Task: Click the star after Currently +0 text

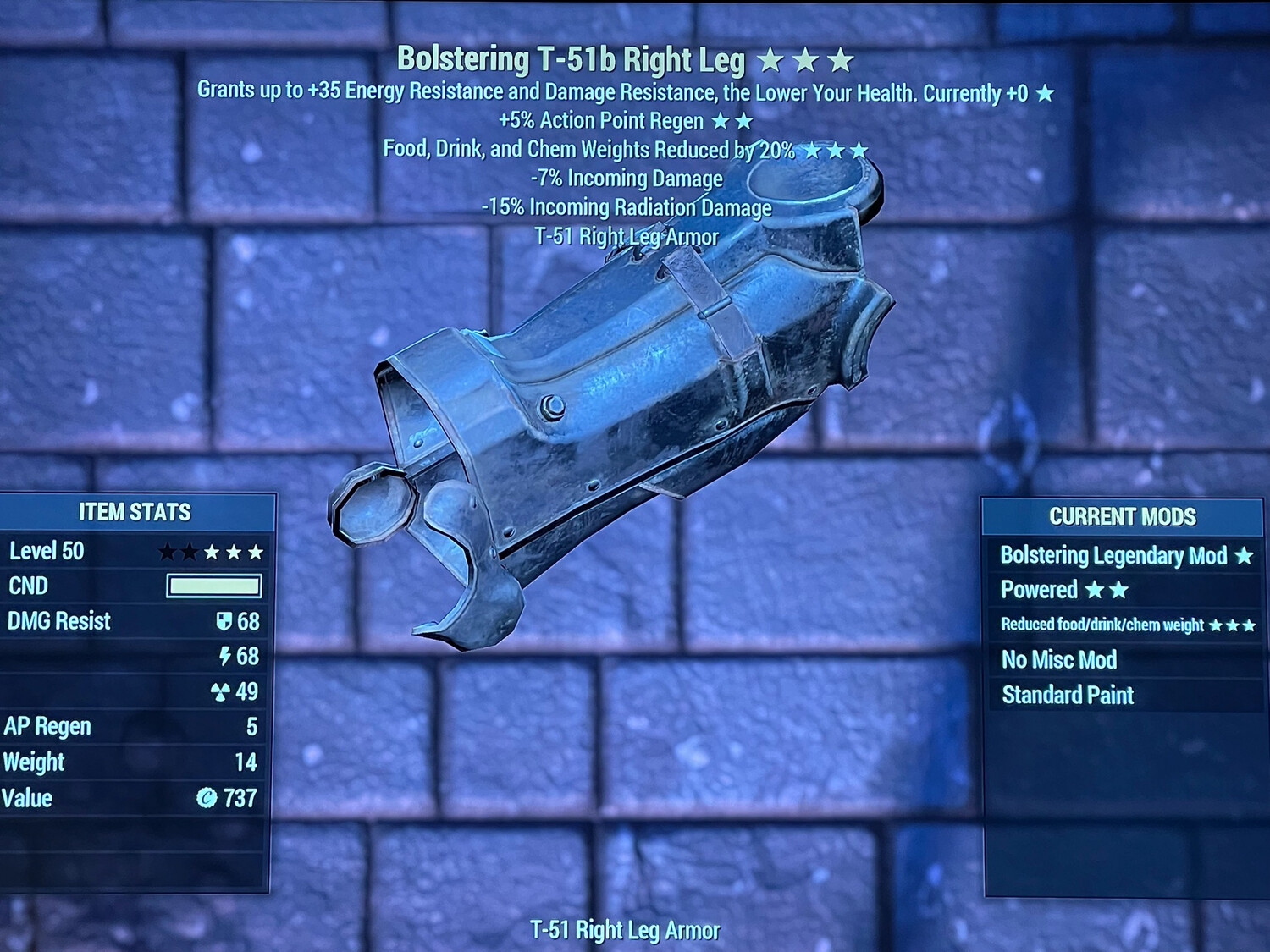Action: 1043,94
